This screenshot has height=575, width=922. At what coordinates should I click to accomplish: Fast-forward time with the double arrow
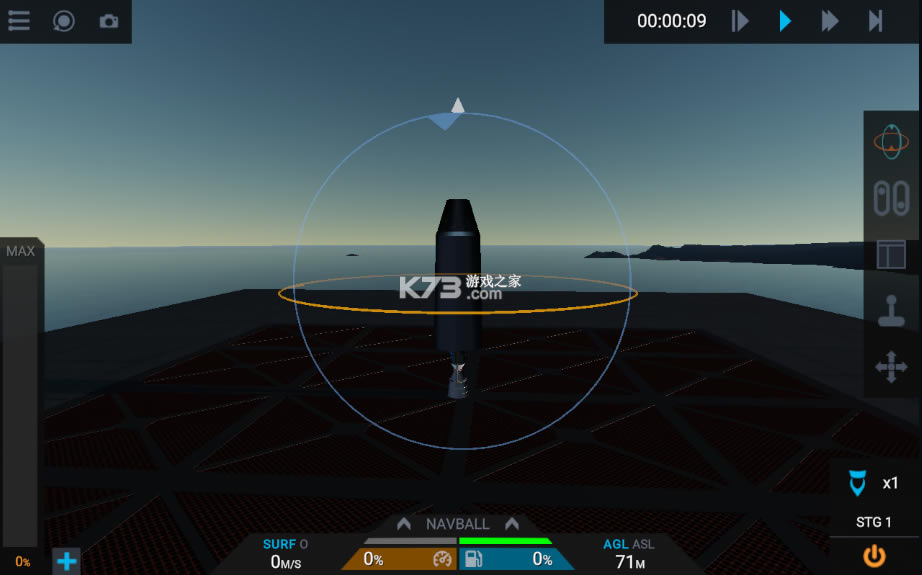830,21
